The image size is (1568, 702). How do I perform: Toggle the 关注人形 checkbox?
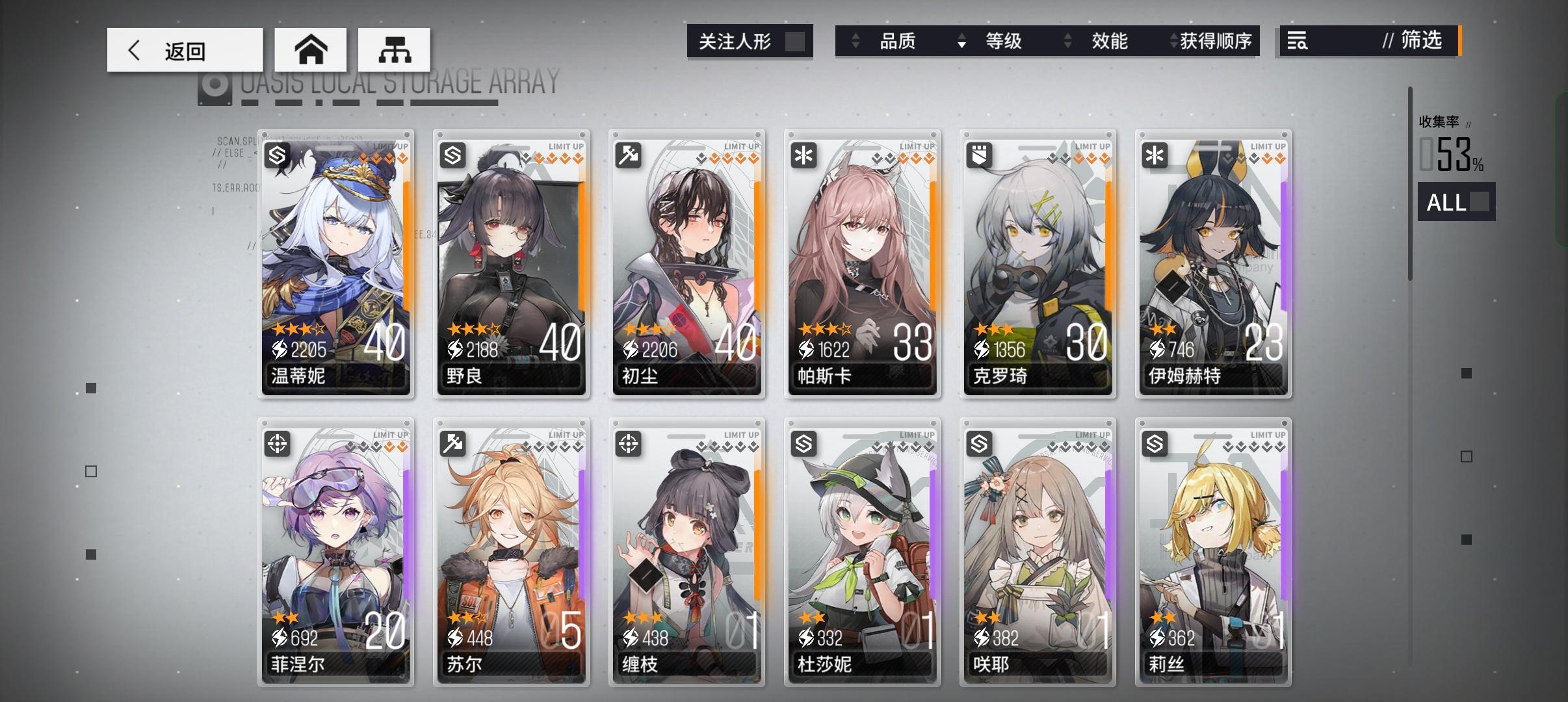click(794, 40)
